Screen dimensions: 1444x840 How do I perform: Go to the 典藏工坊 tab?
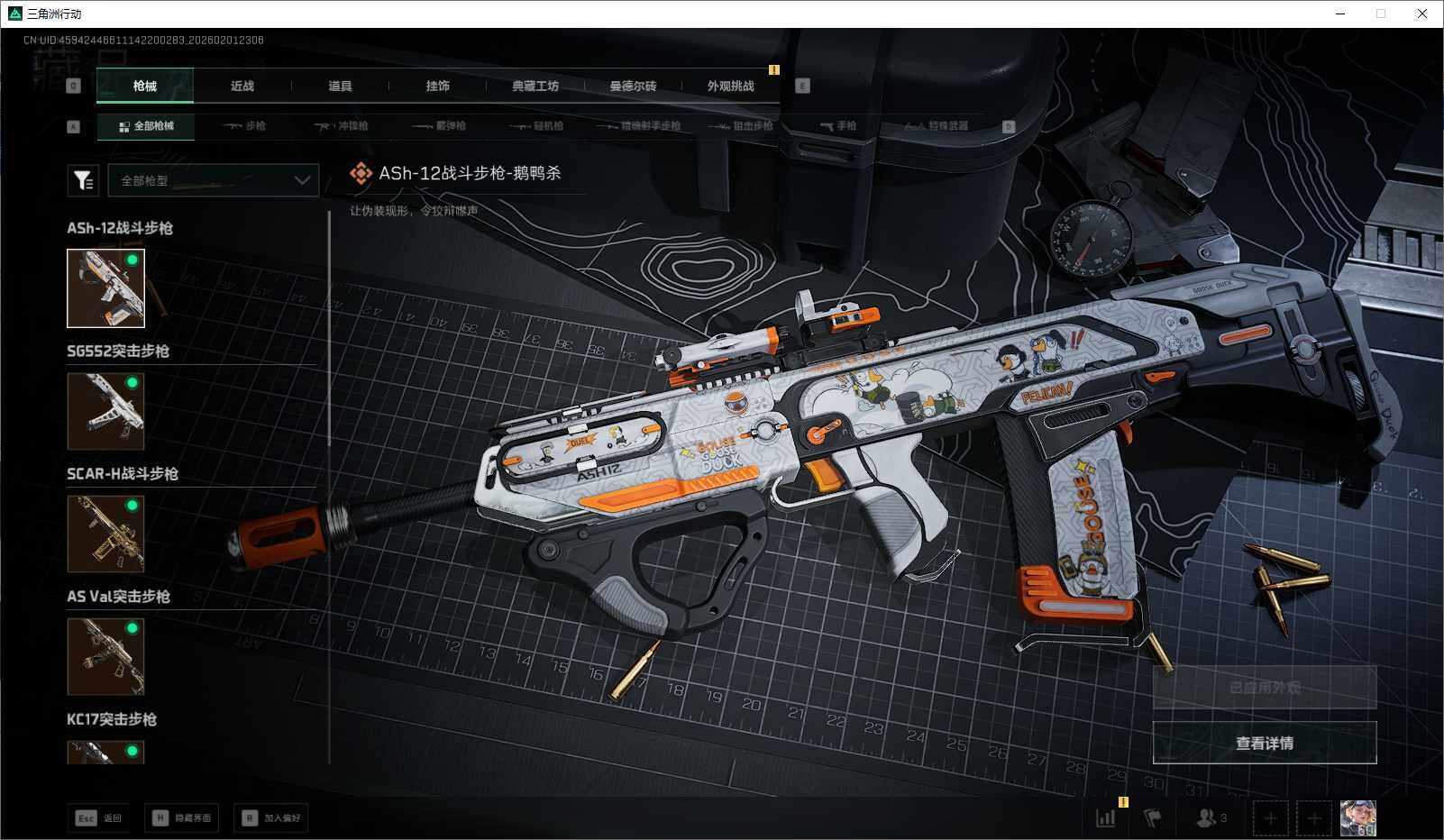535,87
